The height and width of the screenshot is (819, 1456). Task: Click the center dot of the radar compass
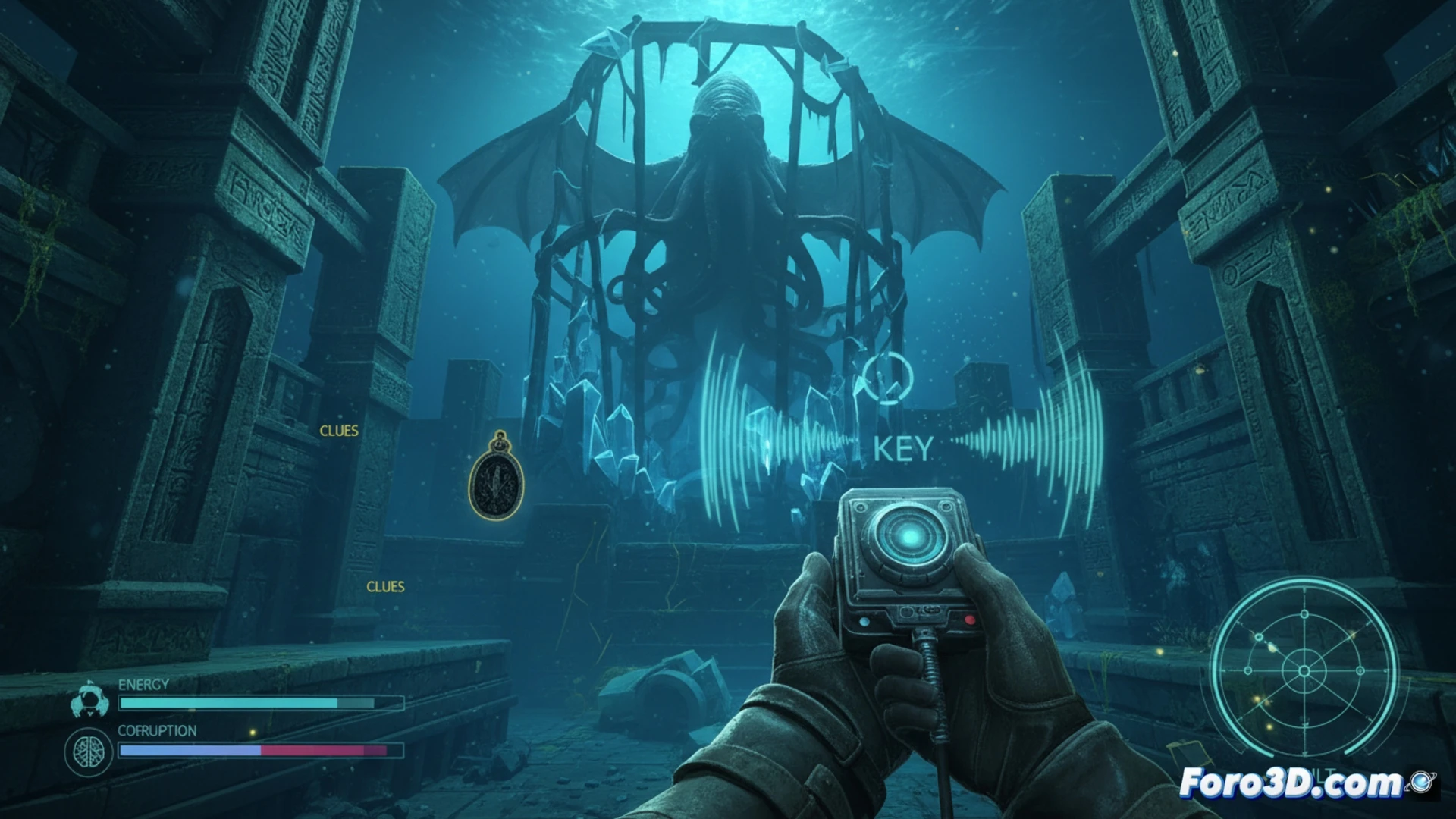point(1304,672)
